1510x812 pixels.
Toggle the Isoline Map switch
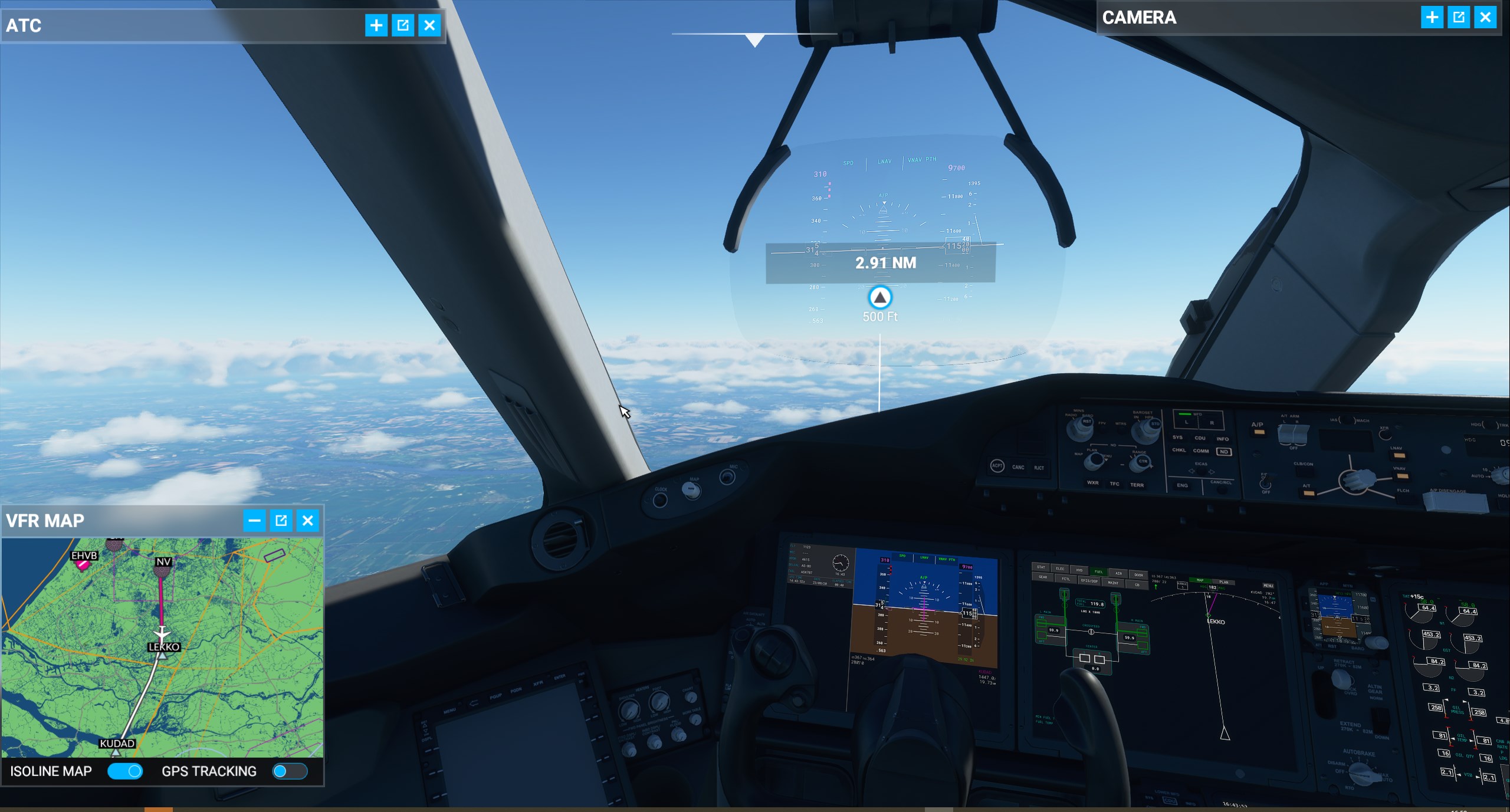[x=125, y=771]
